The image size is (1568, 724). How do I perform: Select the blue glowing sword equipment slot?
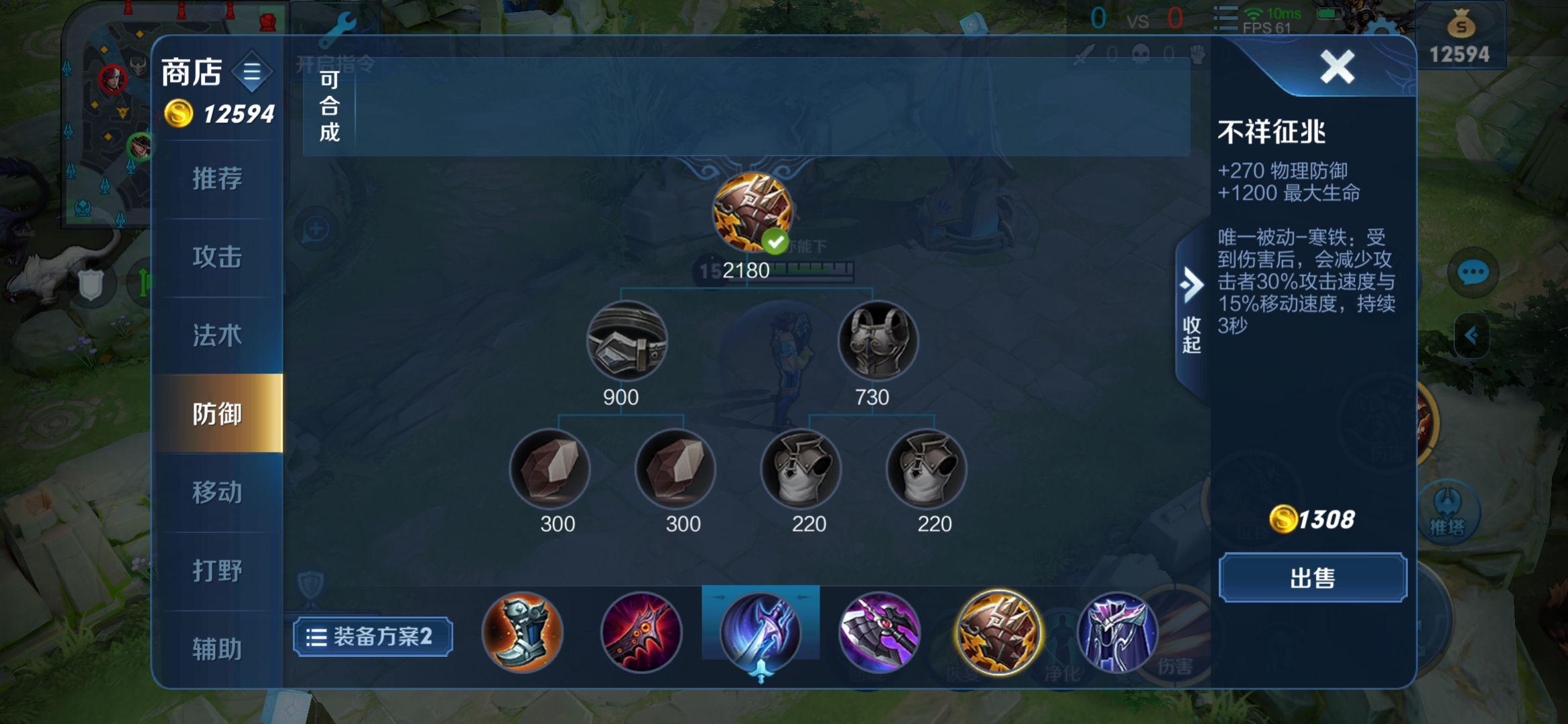761,633
